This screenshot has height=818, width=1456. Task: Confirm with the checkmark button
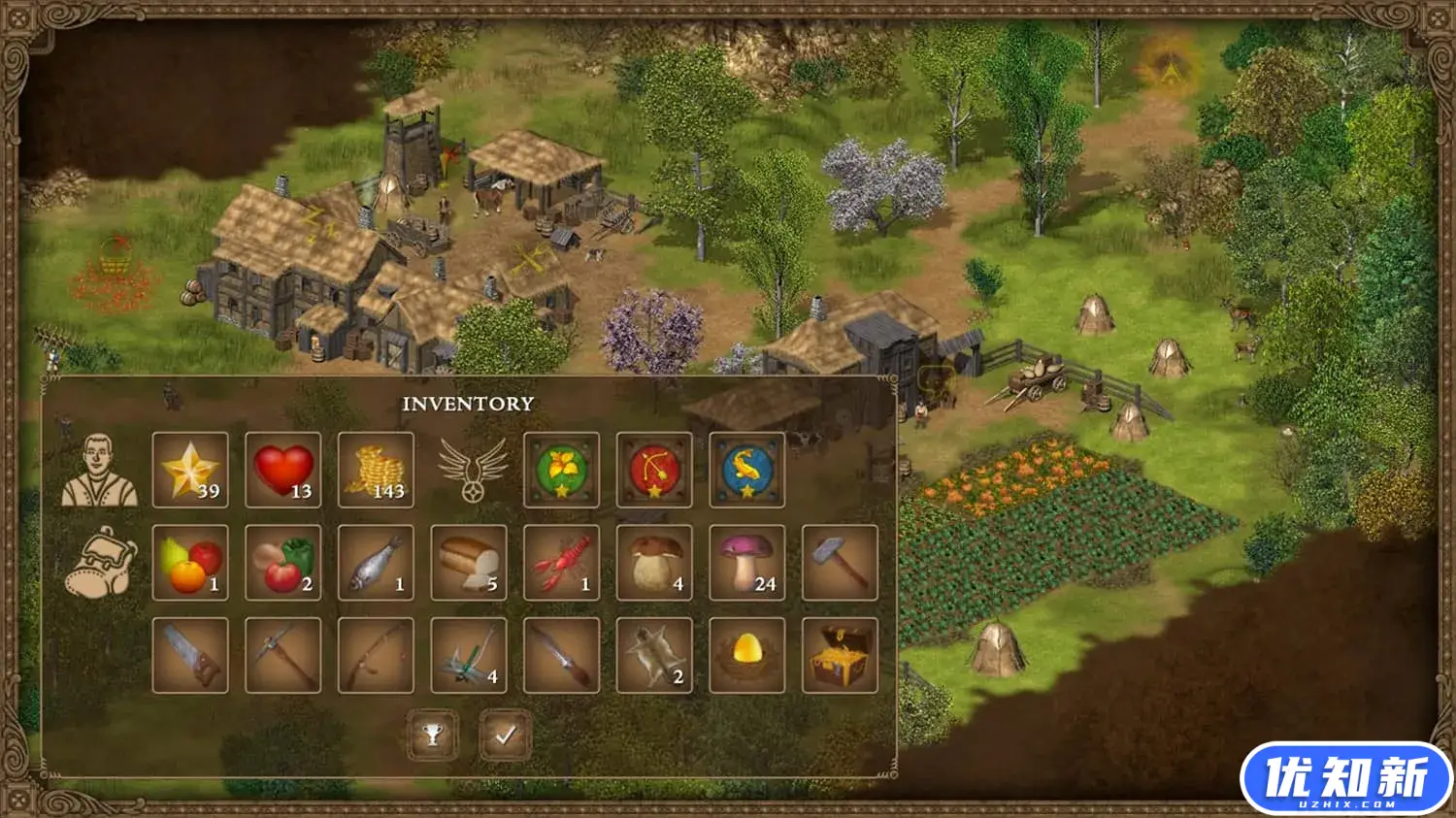pyautogui.click(x=506, y=736)
